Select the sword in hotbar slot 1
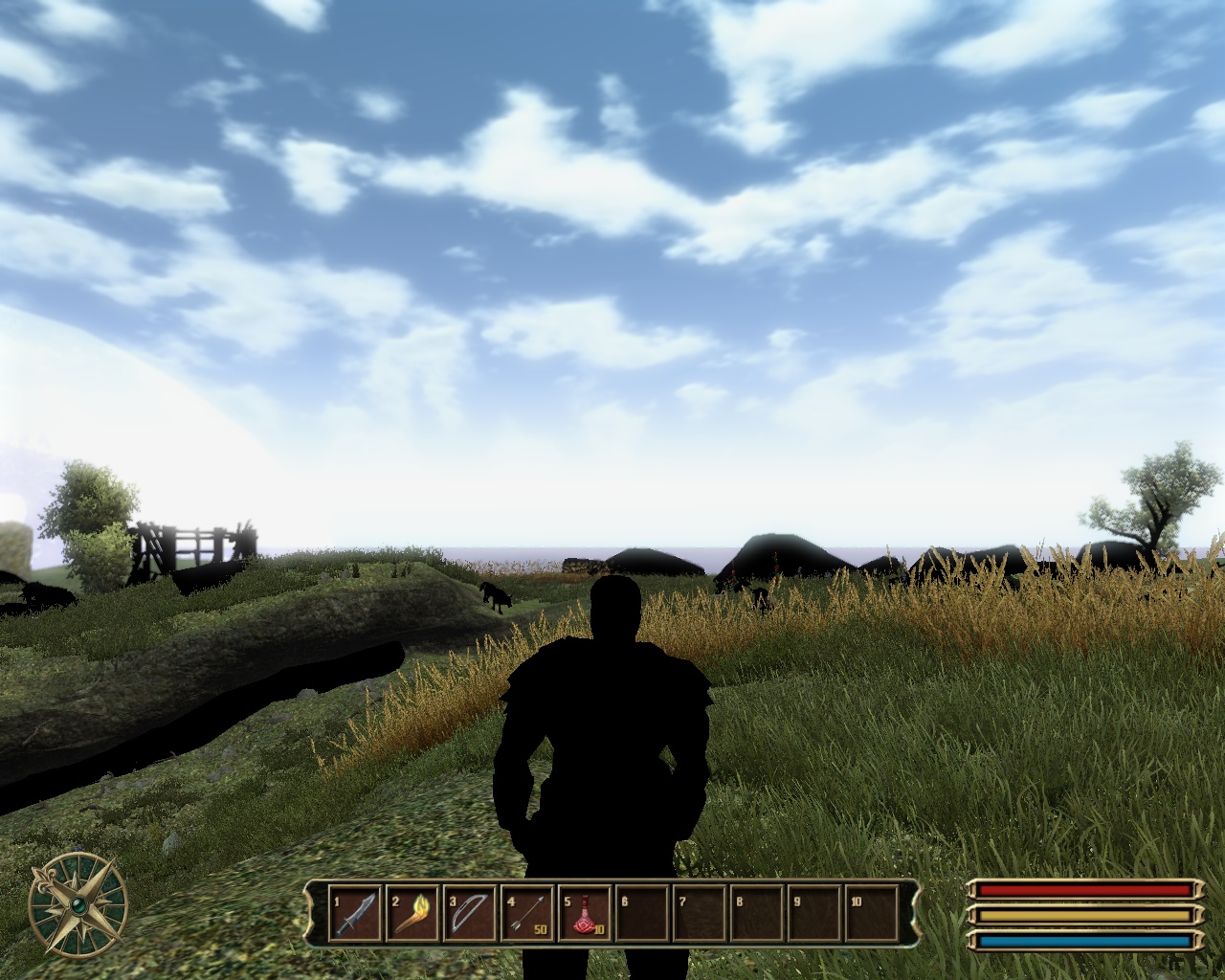 coord(355,914)
